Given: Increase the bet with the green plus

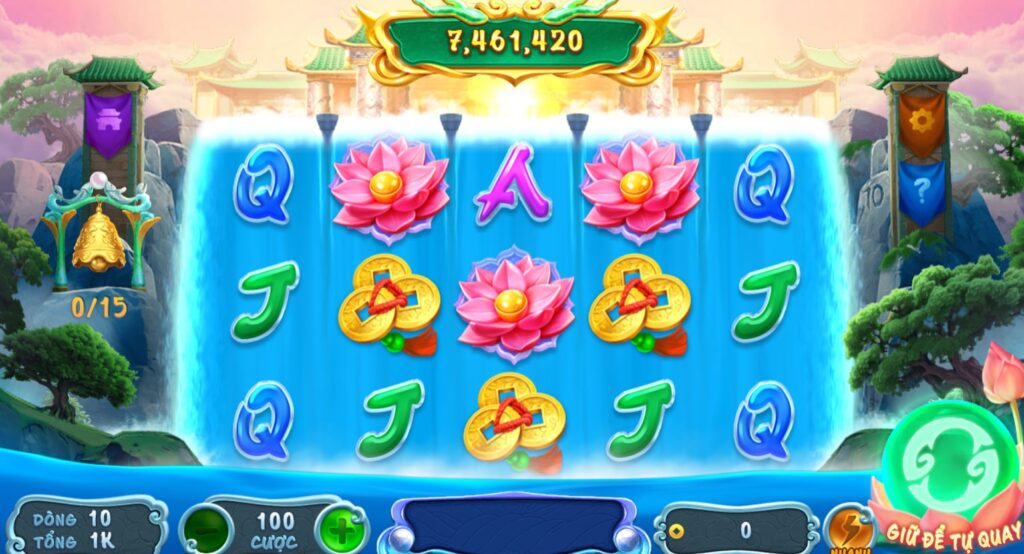Looking at the screenshot, I should pos(342,527).
